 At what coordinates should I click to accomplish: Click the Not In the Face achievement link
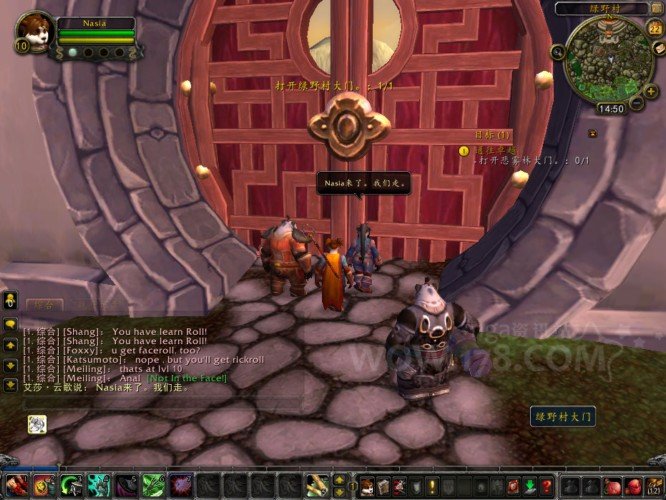187,377
